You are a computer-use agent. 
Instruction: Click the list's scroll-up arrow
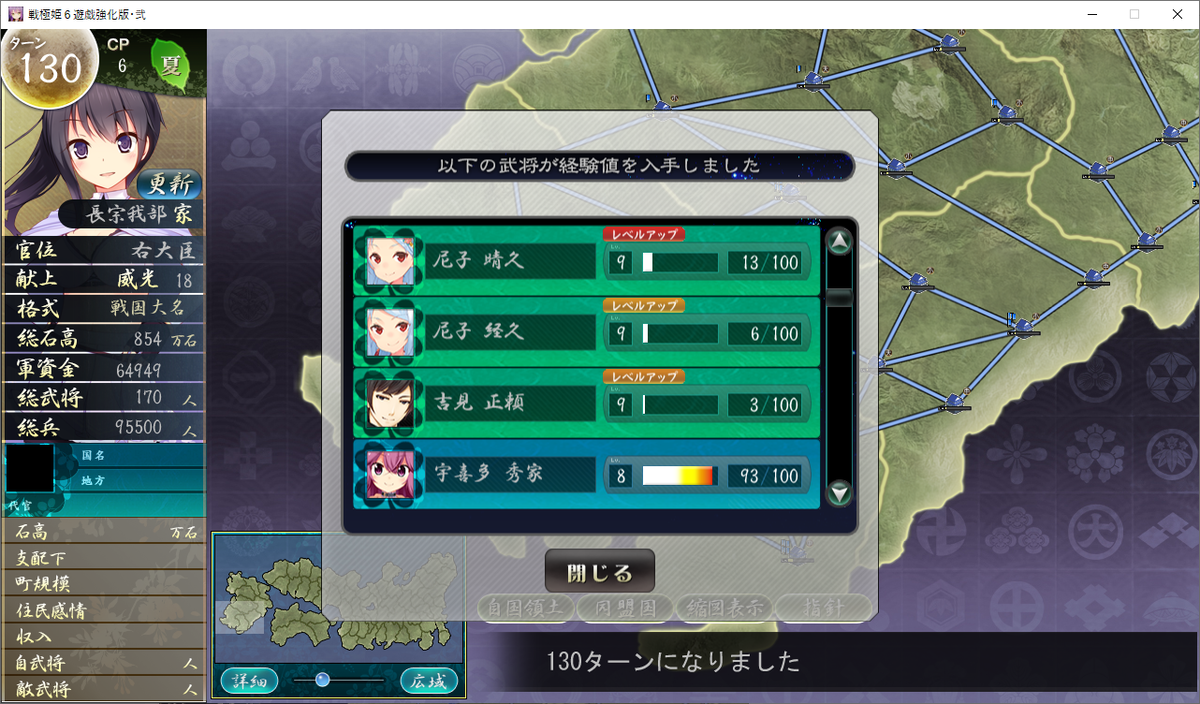[840, 241]
